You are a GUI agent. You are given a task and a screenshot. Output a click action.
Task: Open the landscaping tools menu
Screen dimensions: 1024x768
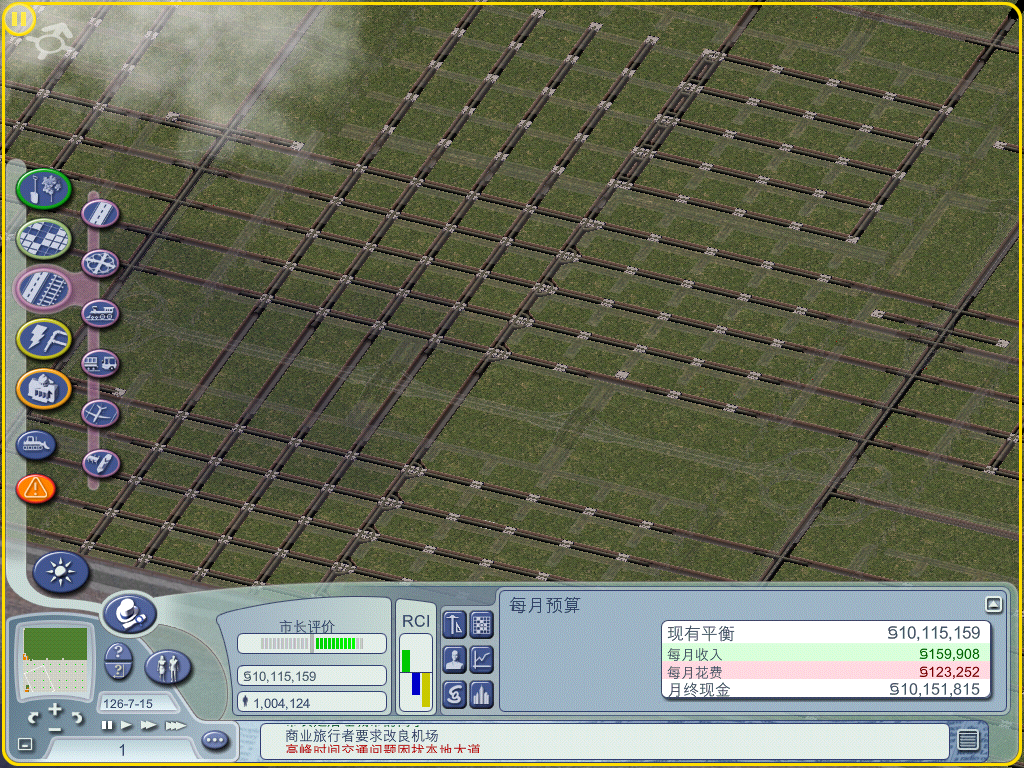43,188
